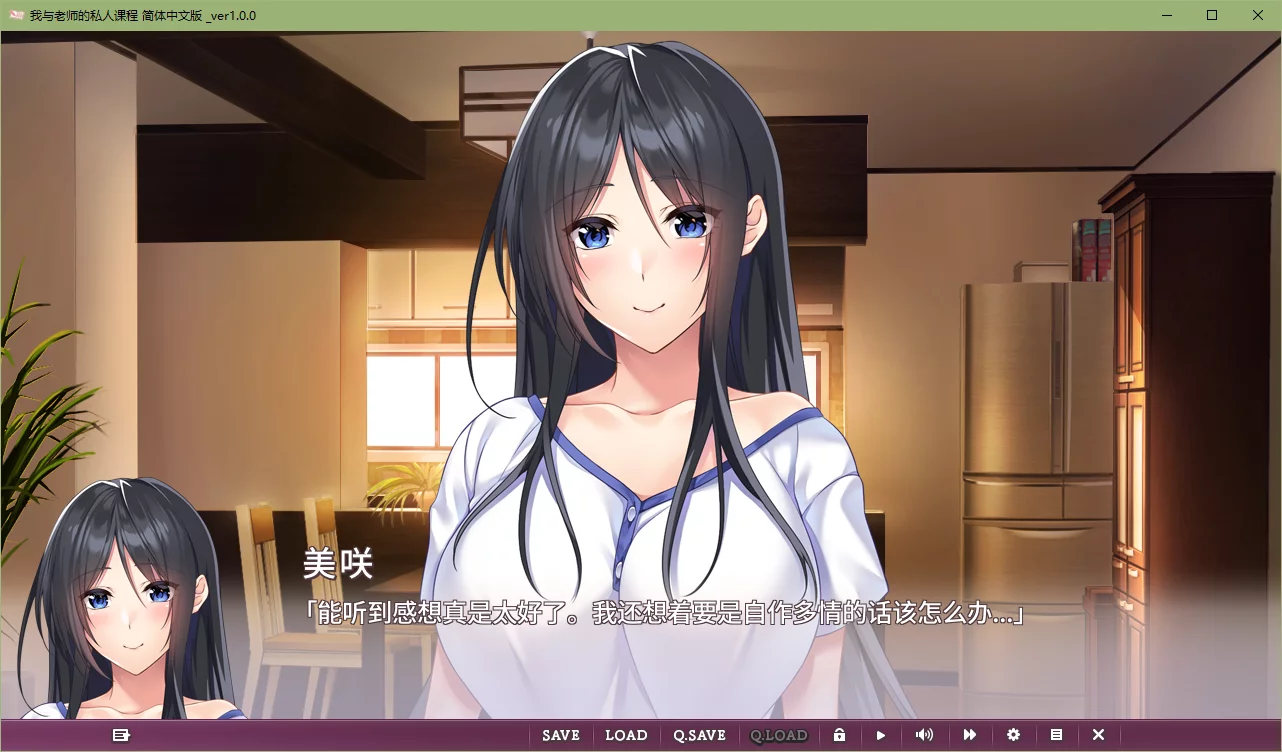The image size is (1282, 752).
Task: Perform a quick load with Q.LOAD
Action: coord(779,735)
